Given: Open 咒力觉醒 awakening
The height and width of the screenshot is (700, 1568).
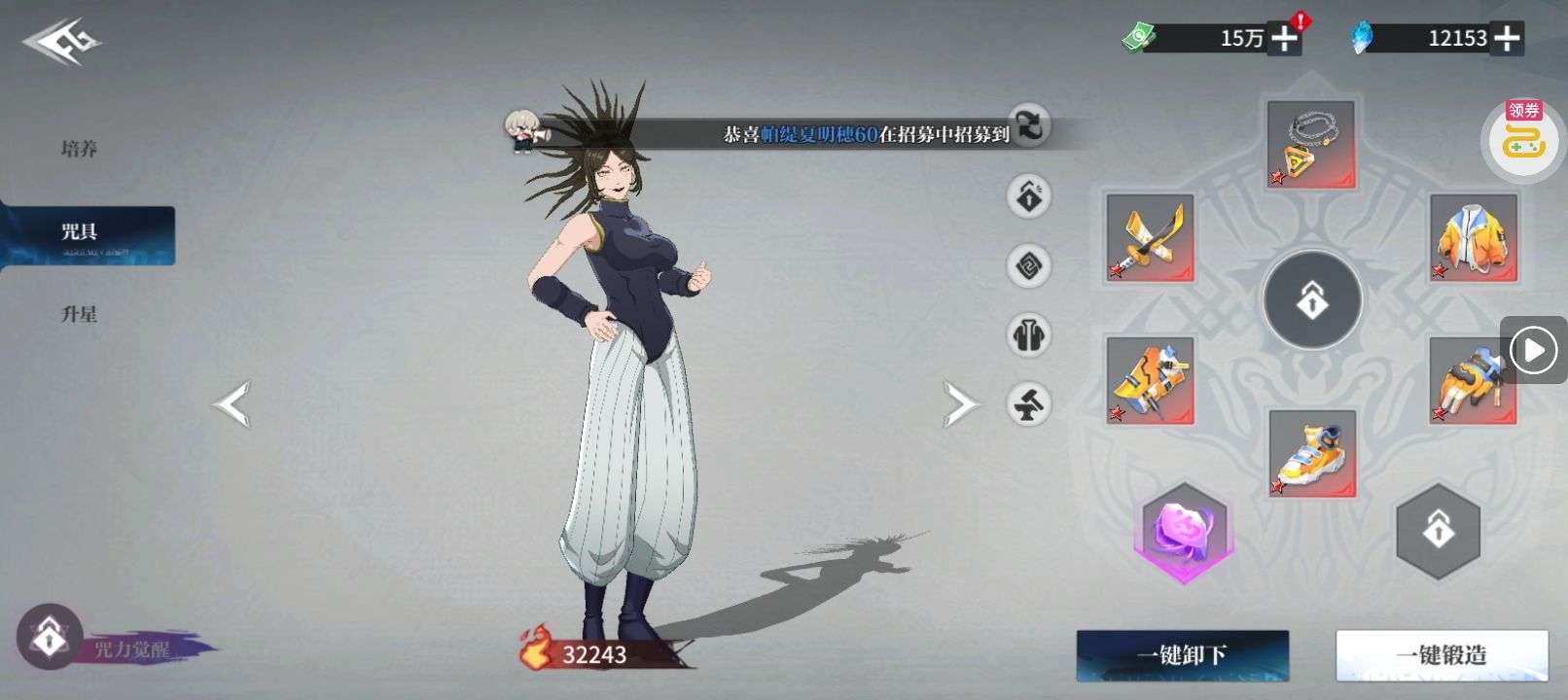Looking at the screenshot, I should [x=49, y=638].
